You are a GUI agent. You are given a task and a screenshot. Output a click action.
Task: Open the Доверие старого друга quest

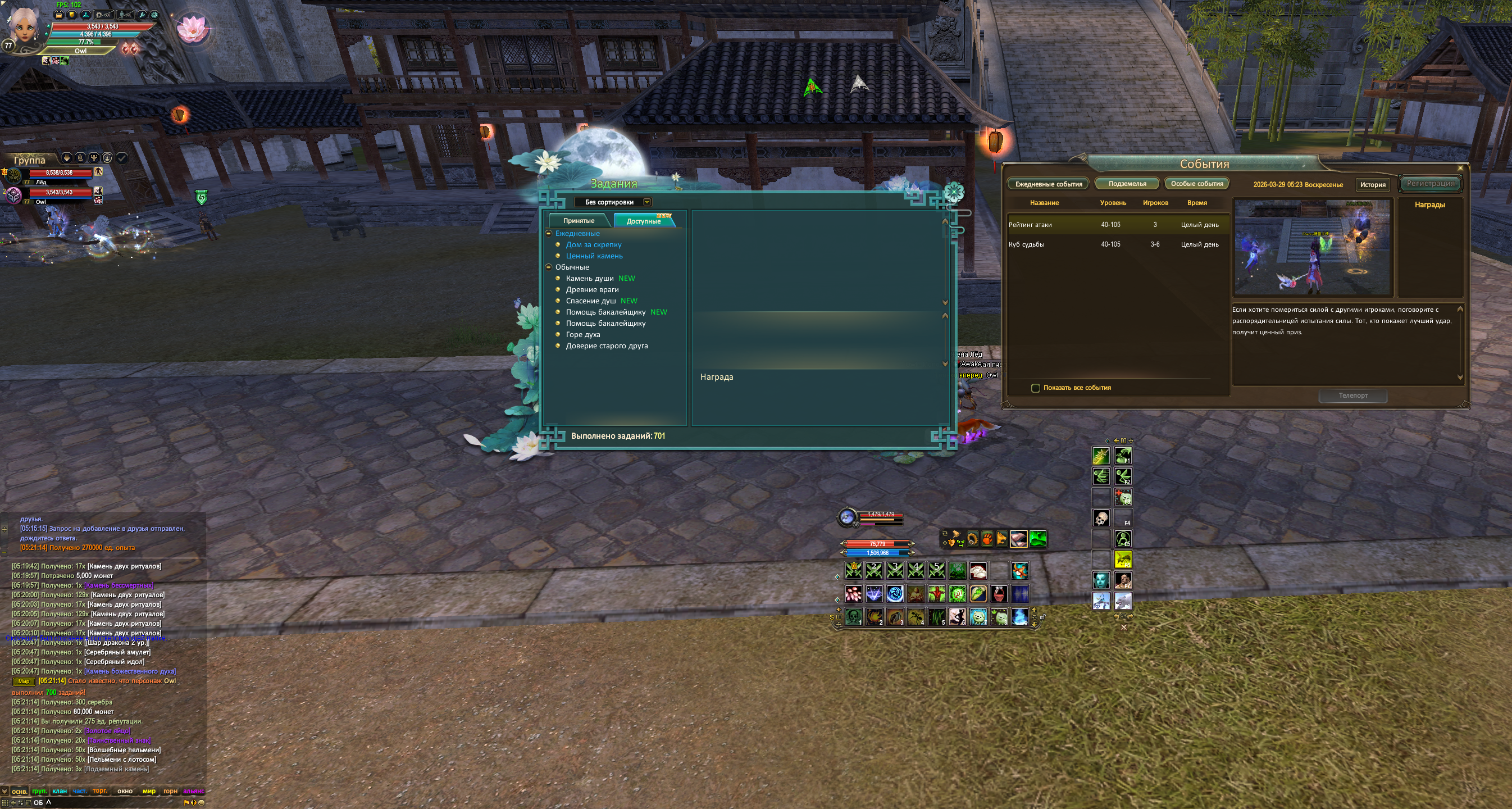click(607, 346)
